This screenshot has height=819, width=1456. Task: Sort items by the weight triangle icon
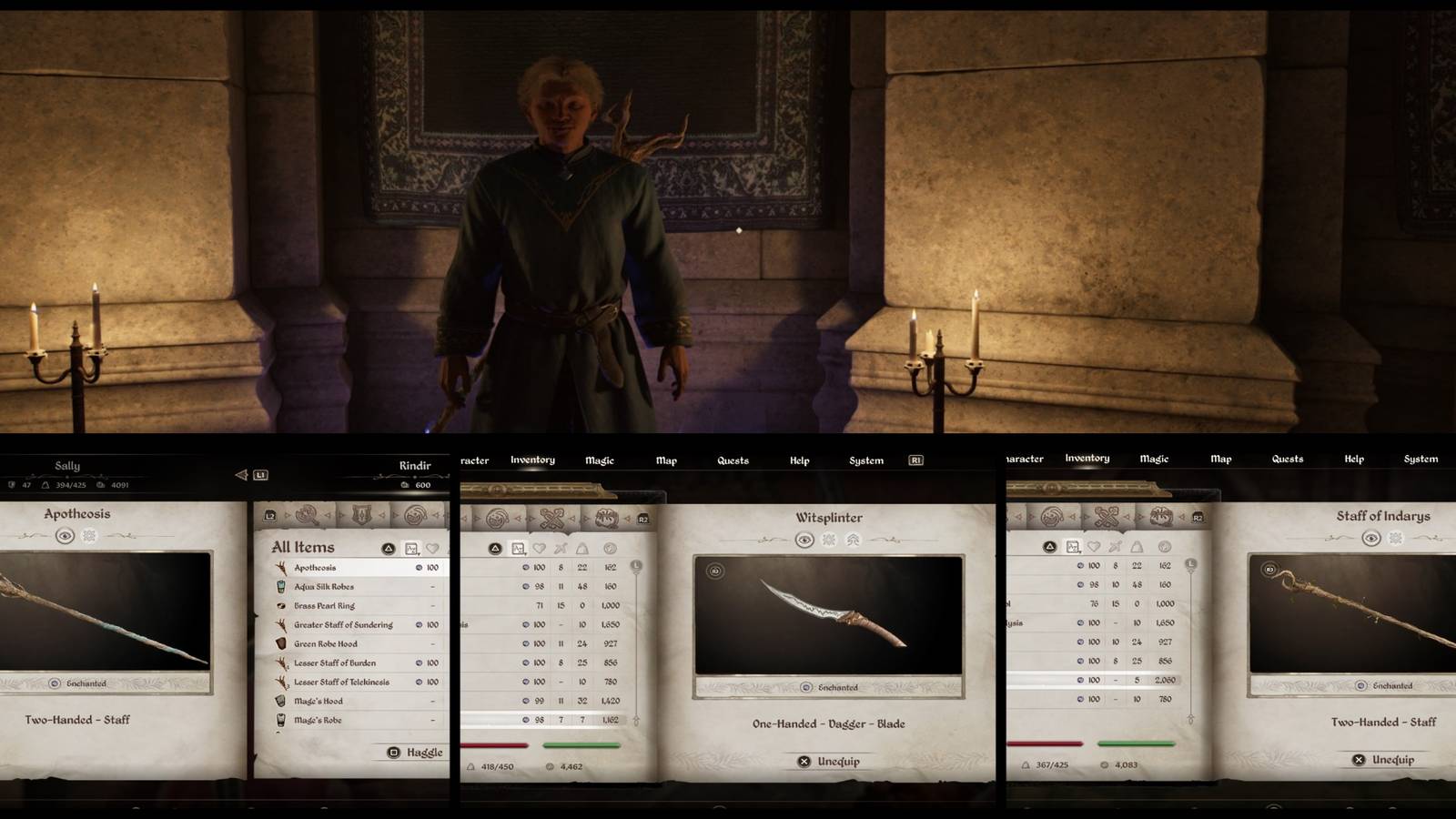pos(581,548)
